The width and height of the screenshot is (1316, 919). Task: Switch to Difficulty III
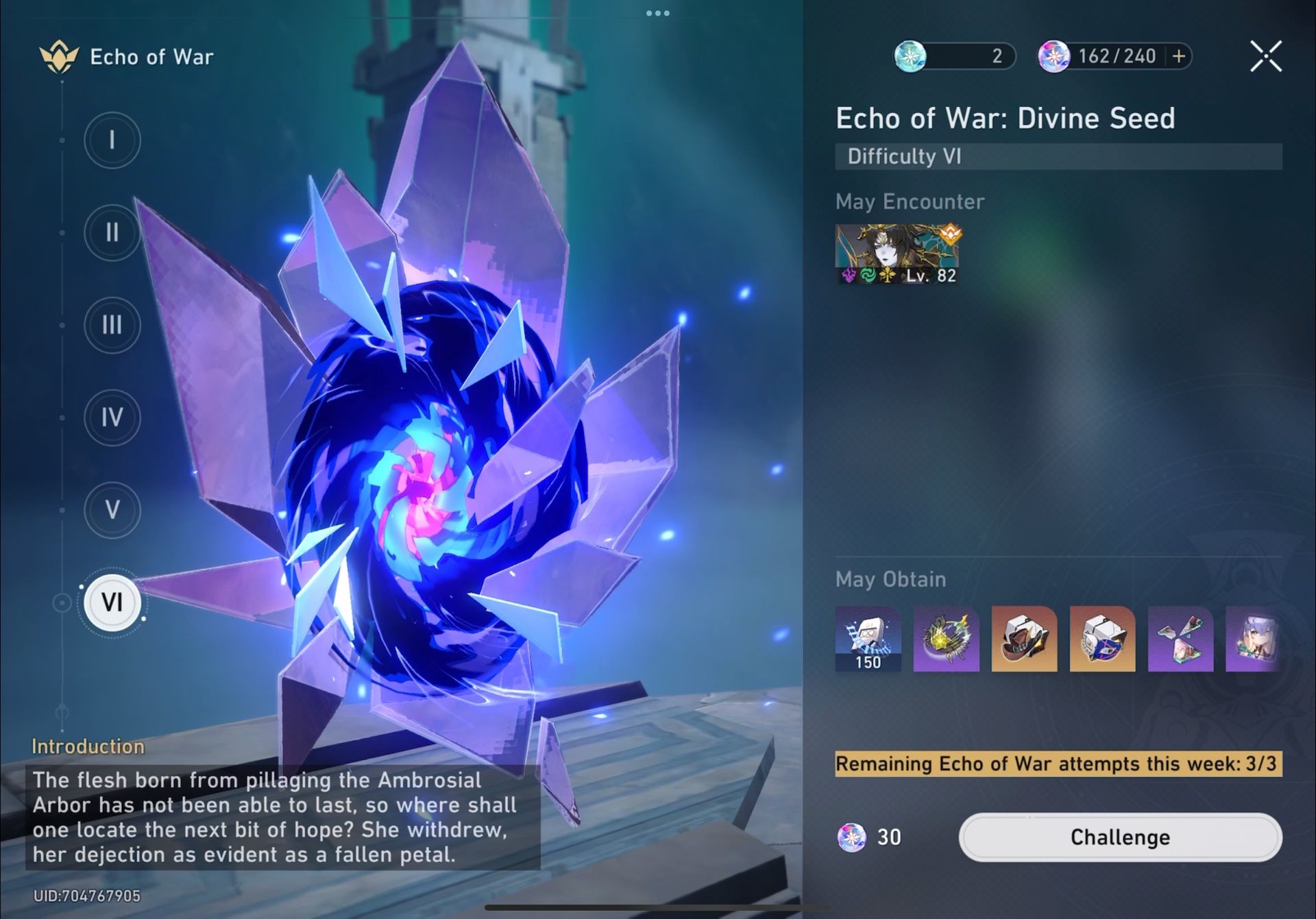click(112, 325)
